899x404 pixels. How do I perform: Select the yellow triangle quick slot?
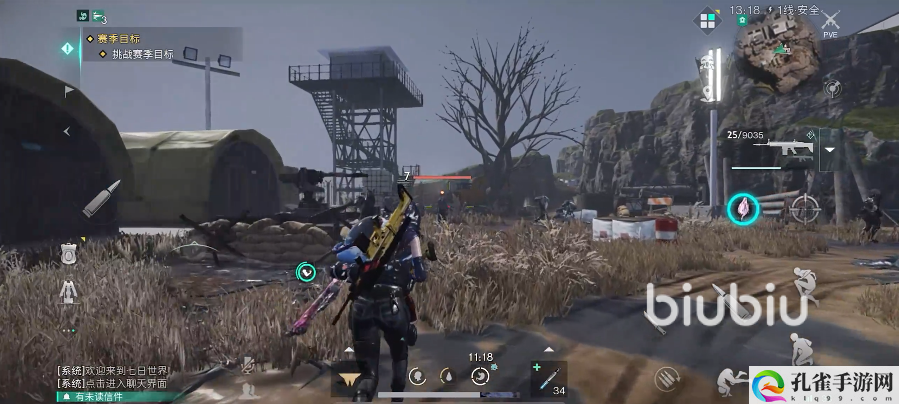click(350, 377)
